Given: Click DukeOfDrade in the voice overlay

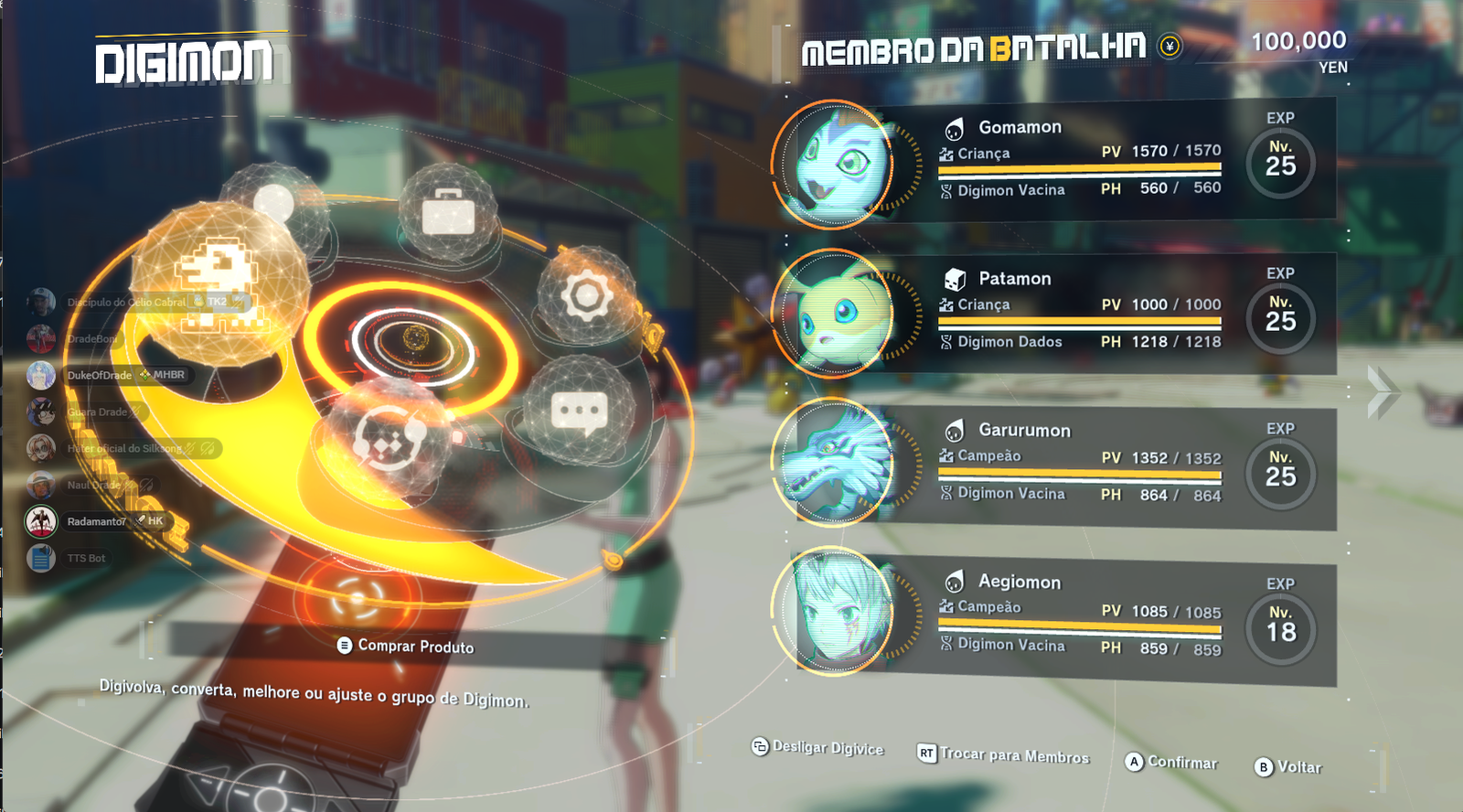Looking at the screenshot, I should pyautogui.click(x=99, y=376).
